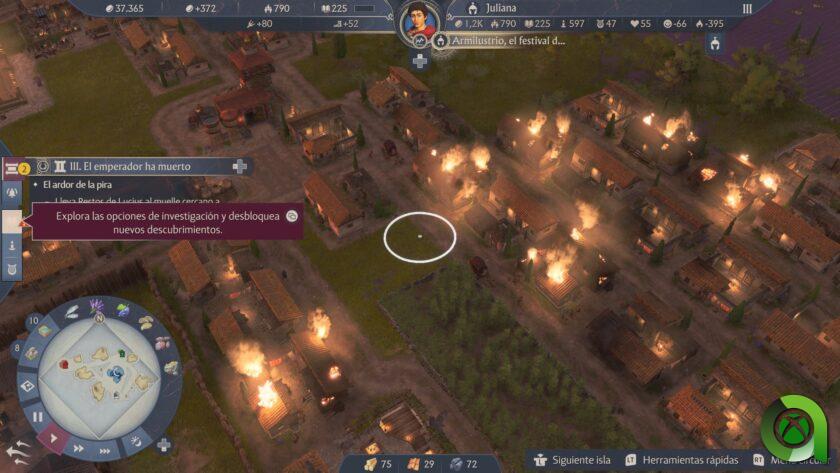Image resolution: width=840 pixels, height=473 pixels.
Task: Open the 'Armilustrio, el festival' notification
Action: [x=500, y=41]
